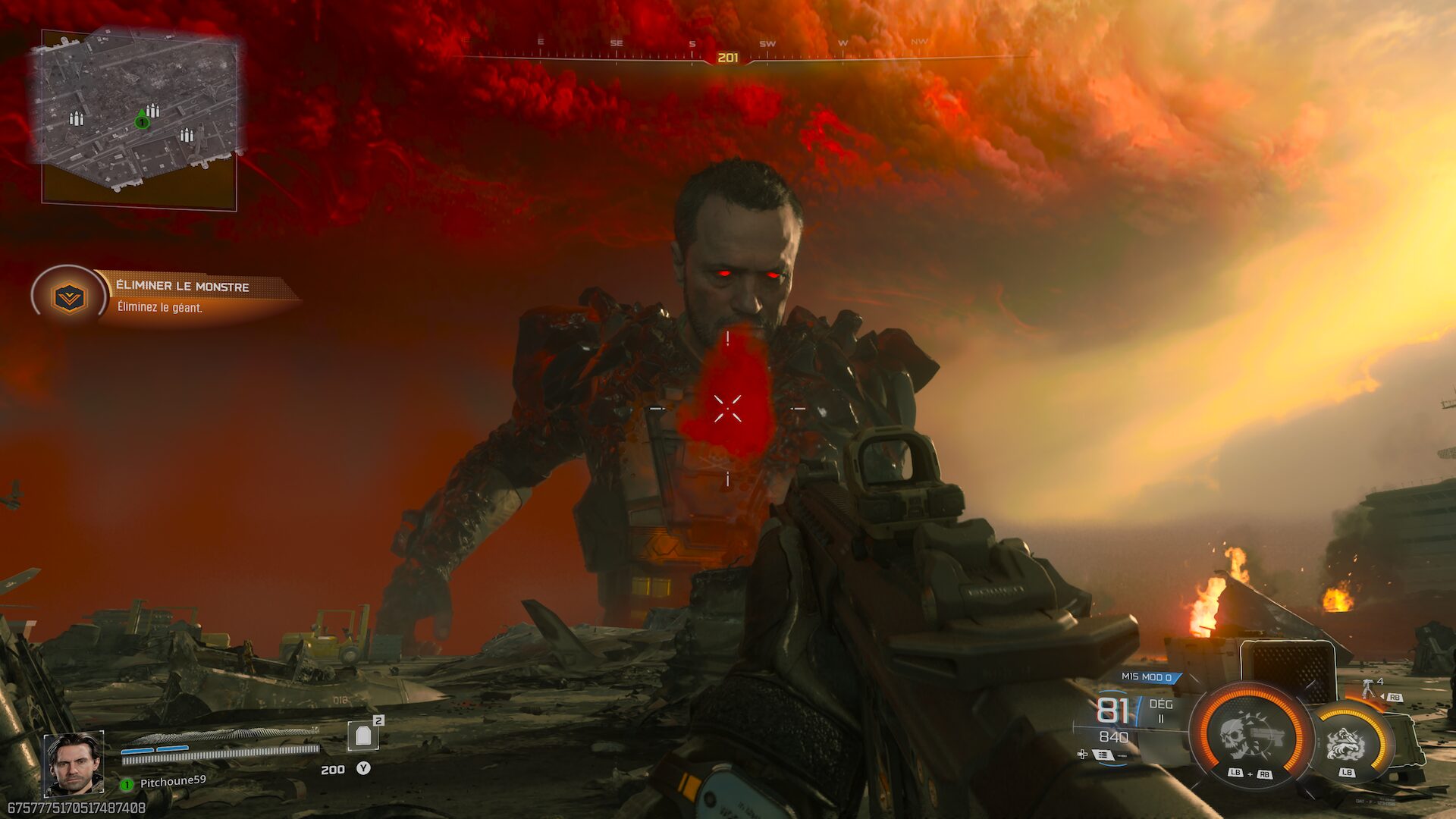Click the player marker on the minimap
The image size is (1456, 819).
point(141,121)
